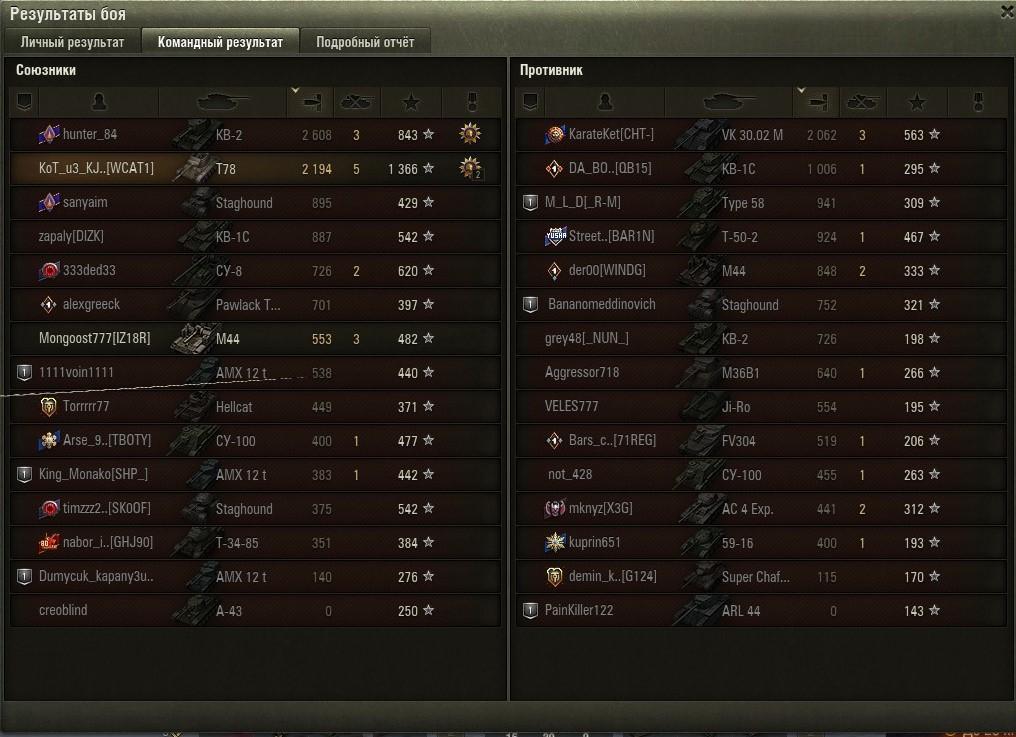Image resolution: width=1016 pixels, height=737 pixels.
Task: Select ally alexgreeck row
Action: (x=91, y=305)
